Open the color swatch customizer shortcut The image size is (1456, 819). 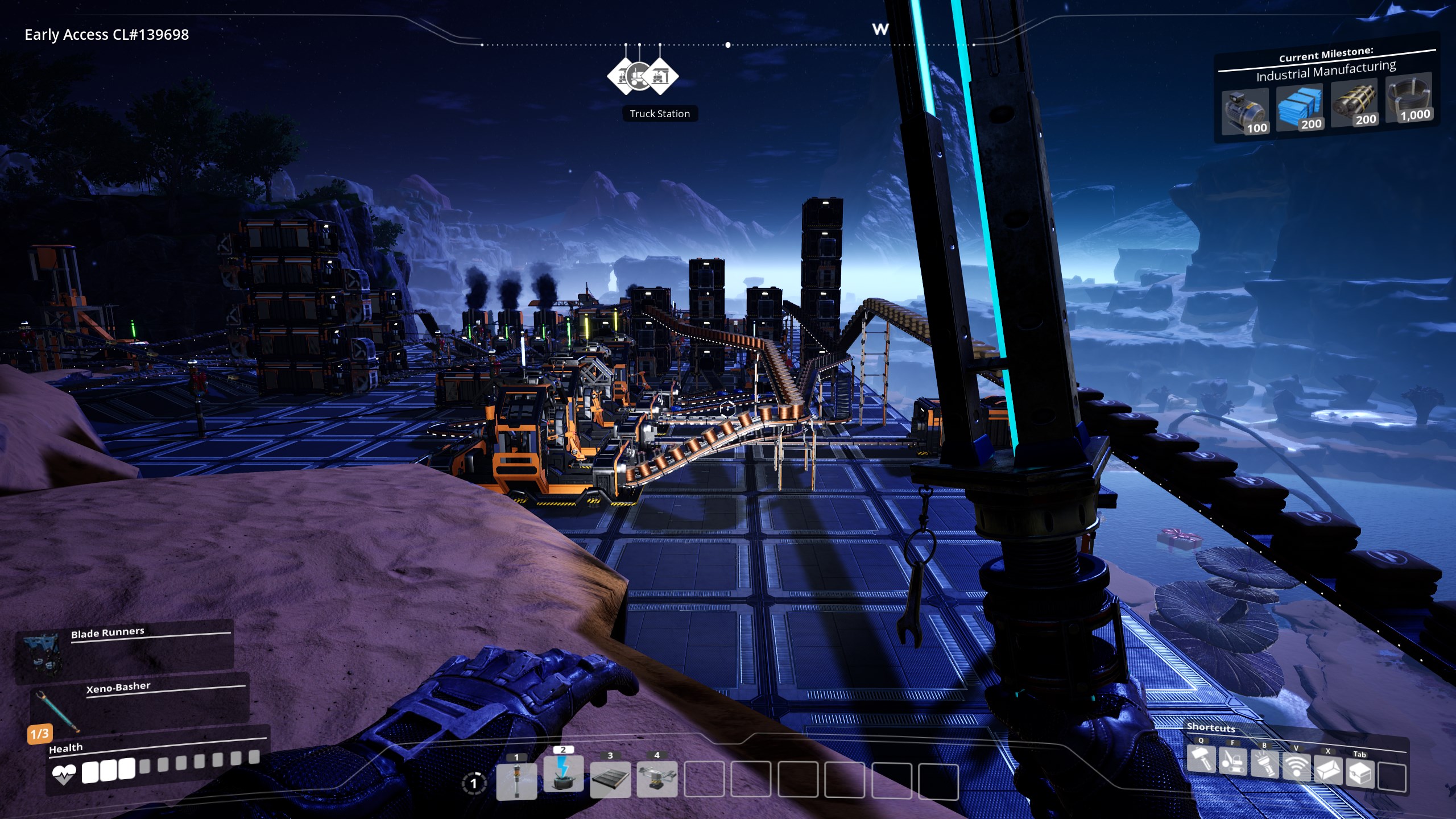point(1328,770)
